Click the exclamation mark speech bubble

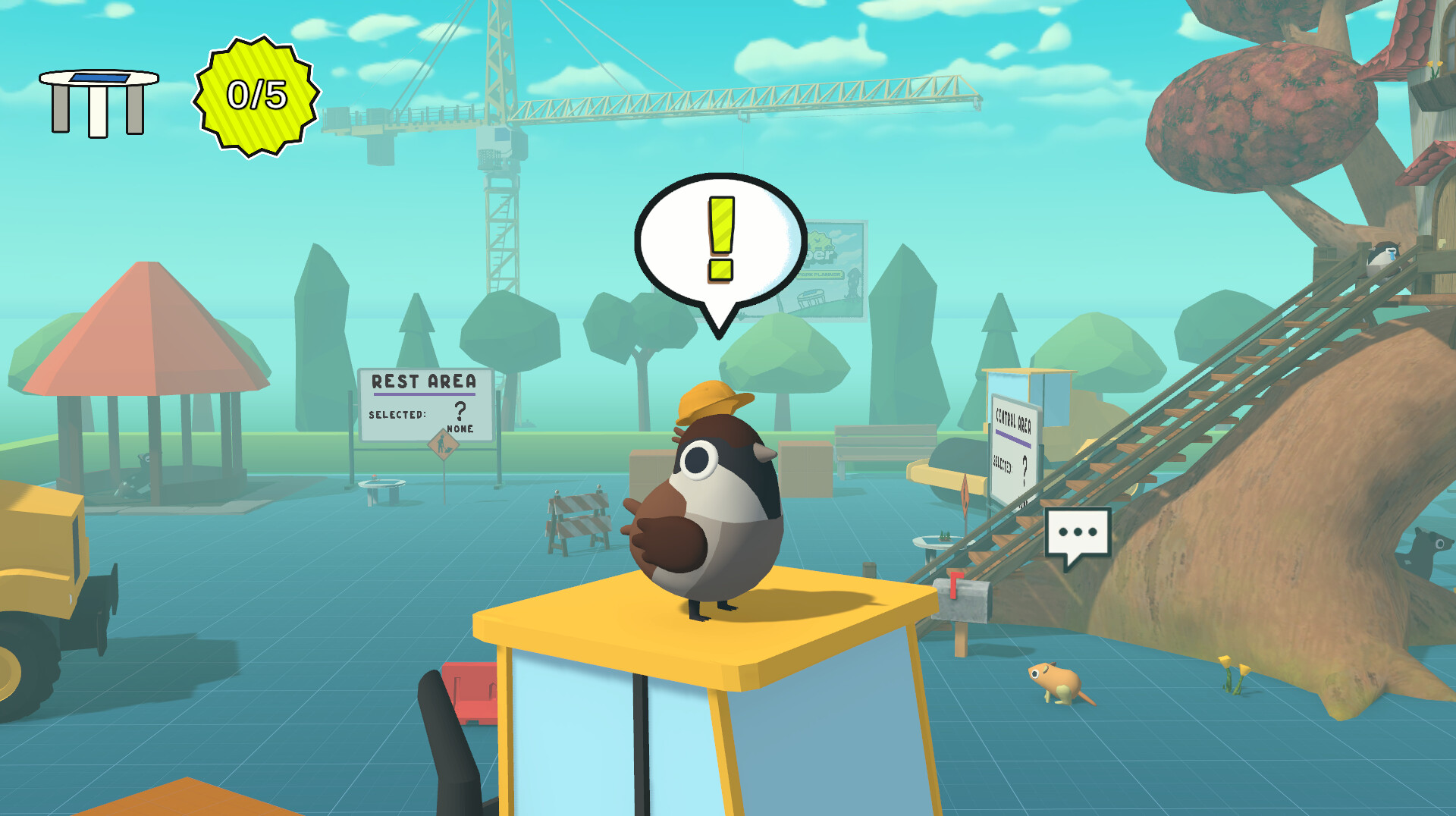719,239
